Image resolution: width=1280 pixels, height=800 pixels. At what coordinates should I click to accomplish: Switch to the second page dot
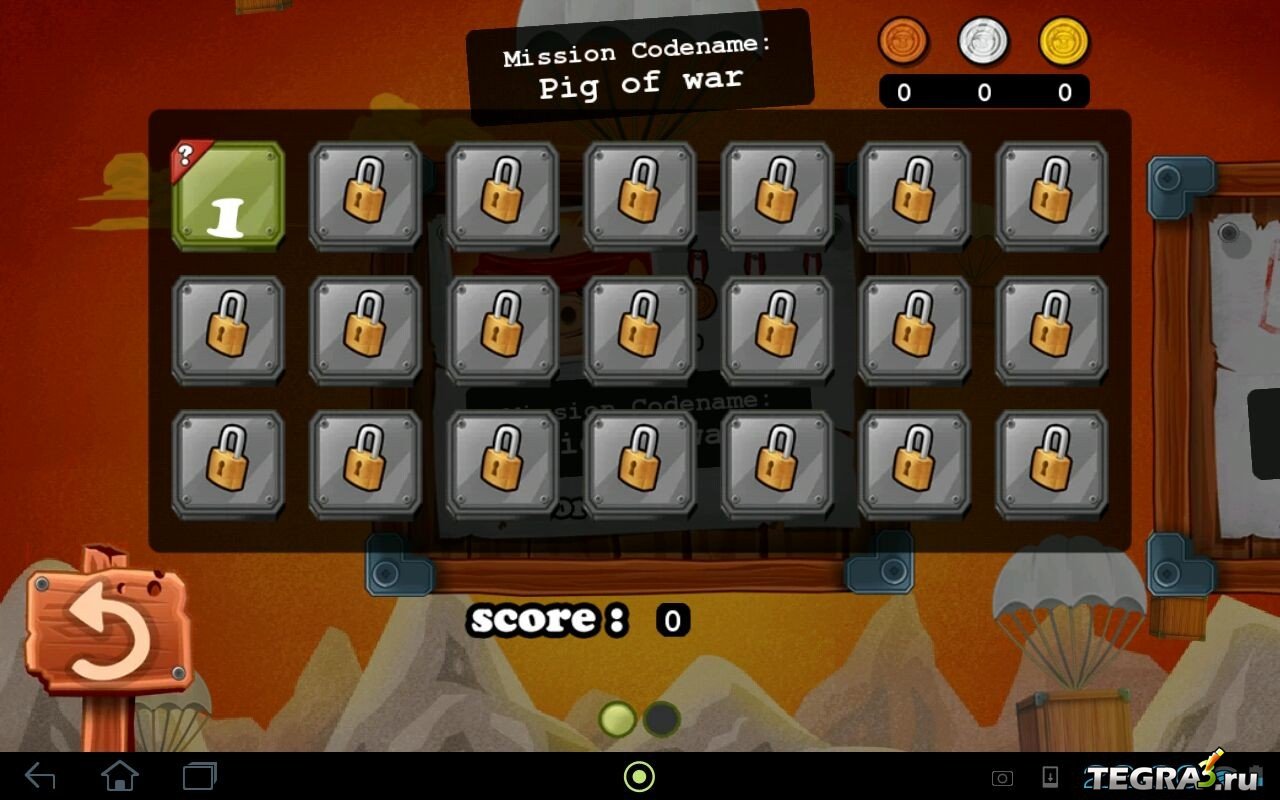661,719
